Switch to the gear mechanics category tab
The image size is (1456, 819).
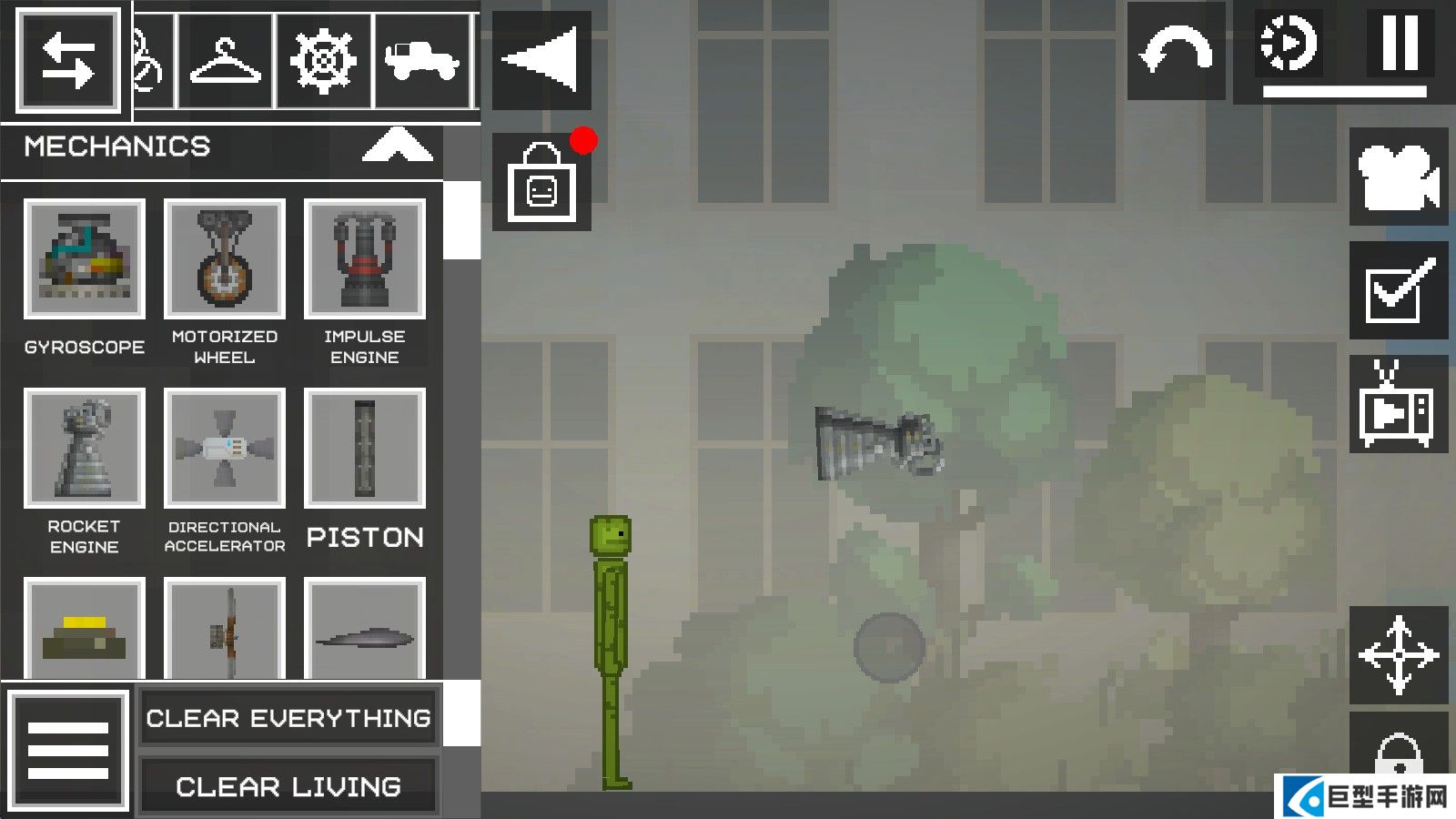click(x=323, y=61)
